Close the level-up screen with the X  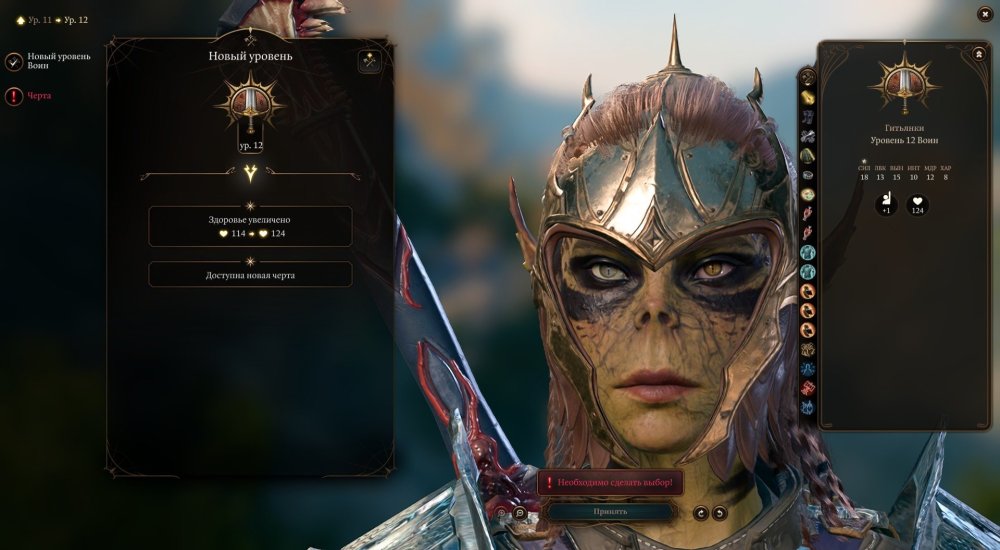(983, 14)
